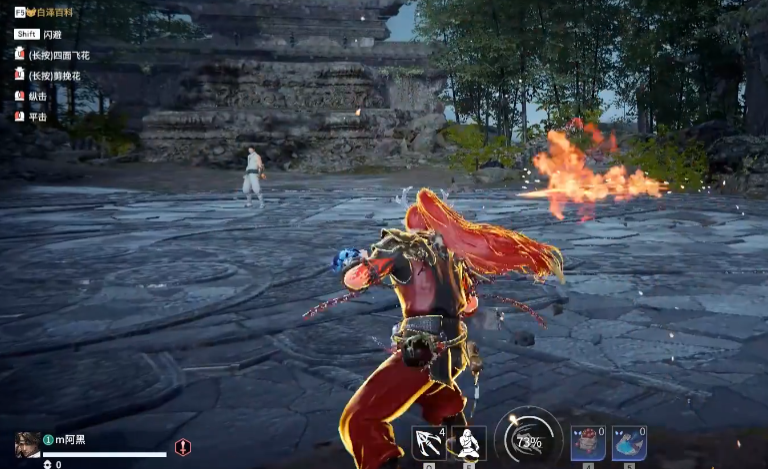Use the blue potion item slot
This screenshot has height=469, width=768.
[x=629, y=443]
